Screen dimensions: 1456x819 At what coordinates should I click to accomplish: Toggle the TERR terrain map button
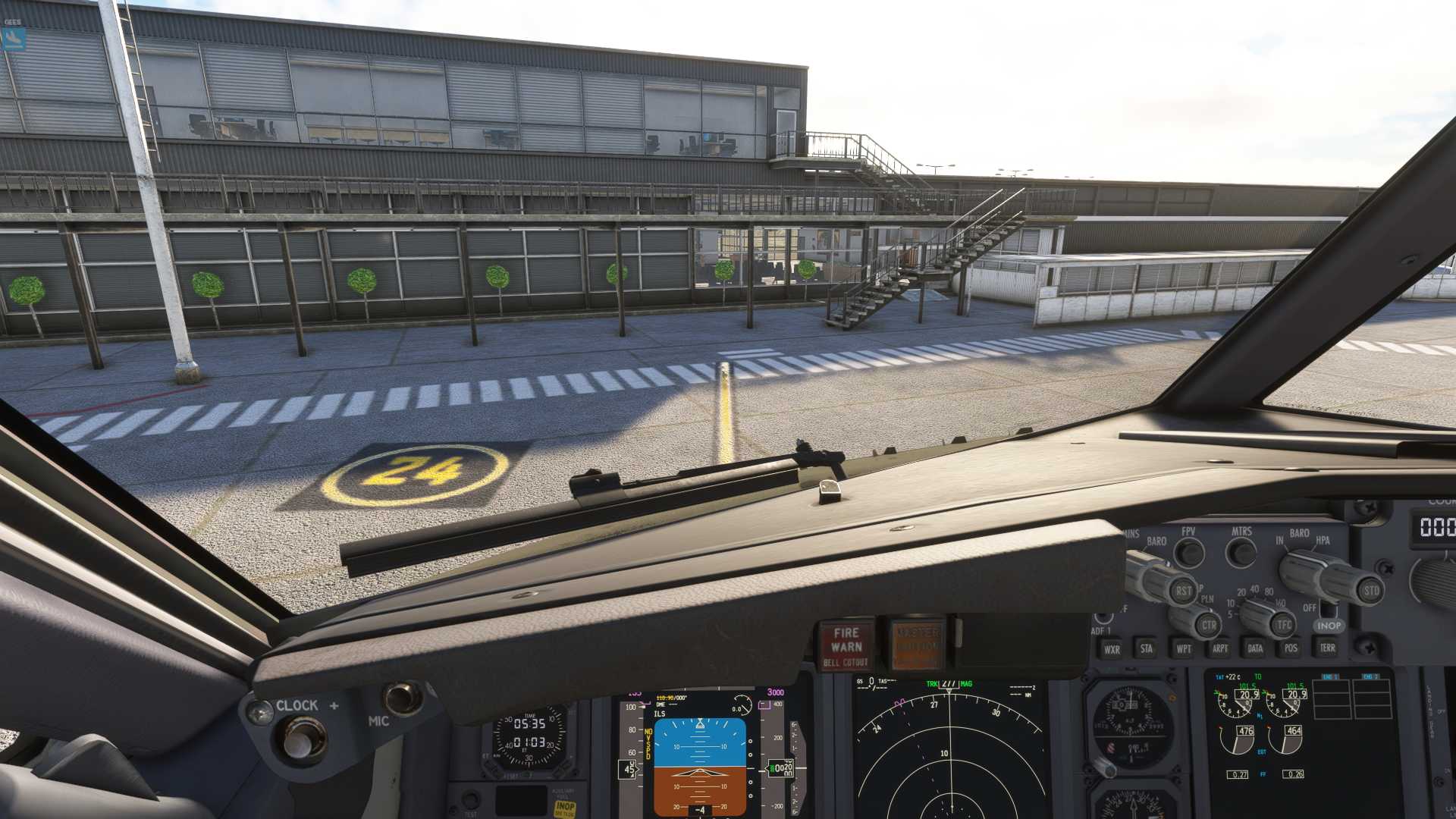[1327, 648]
